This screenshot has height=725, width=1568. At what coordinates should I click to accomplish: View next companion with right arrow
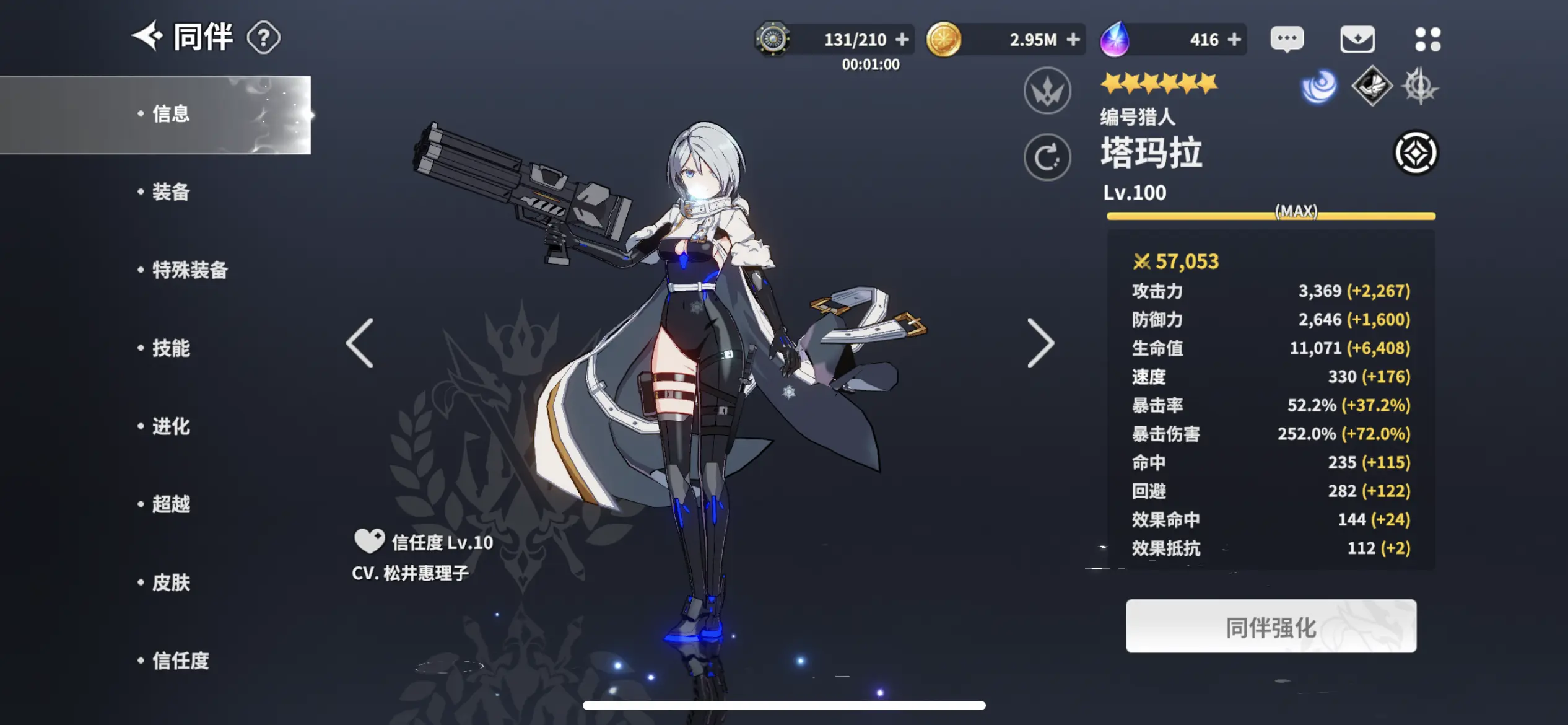[1040, 343]
